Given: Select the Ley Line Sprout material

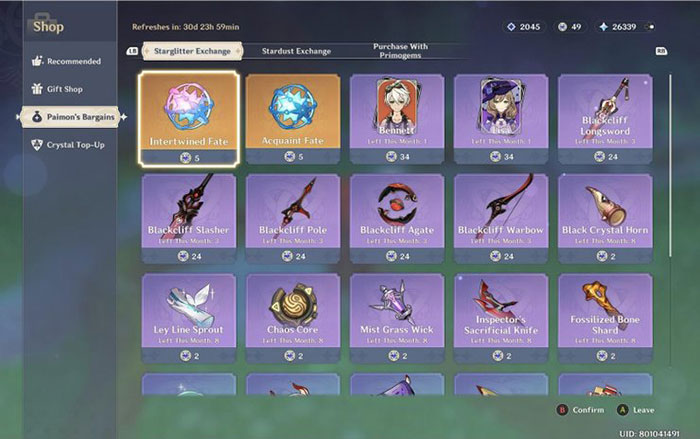Looking at the screenshot, I should pos(189,310).
